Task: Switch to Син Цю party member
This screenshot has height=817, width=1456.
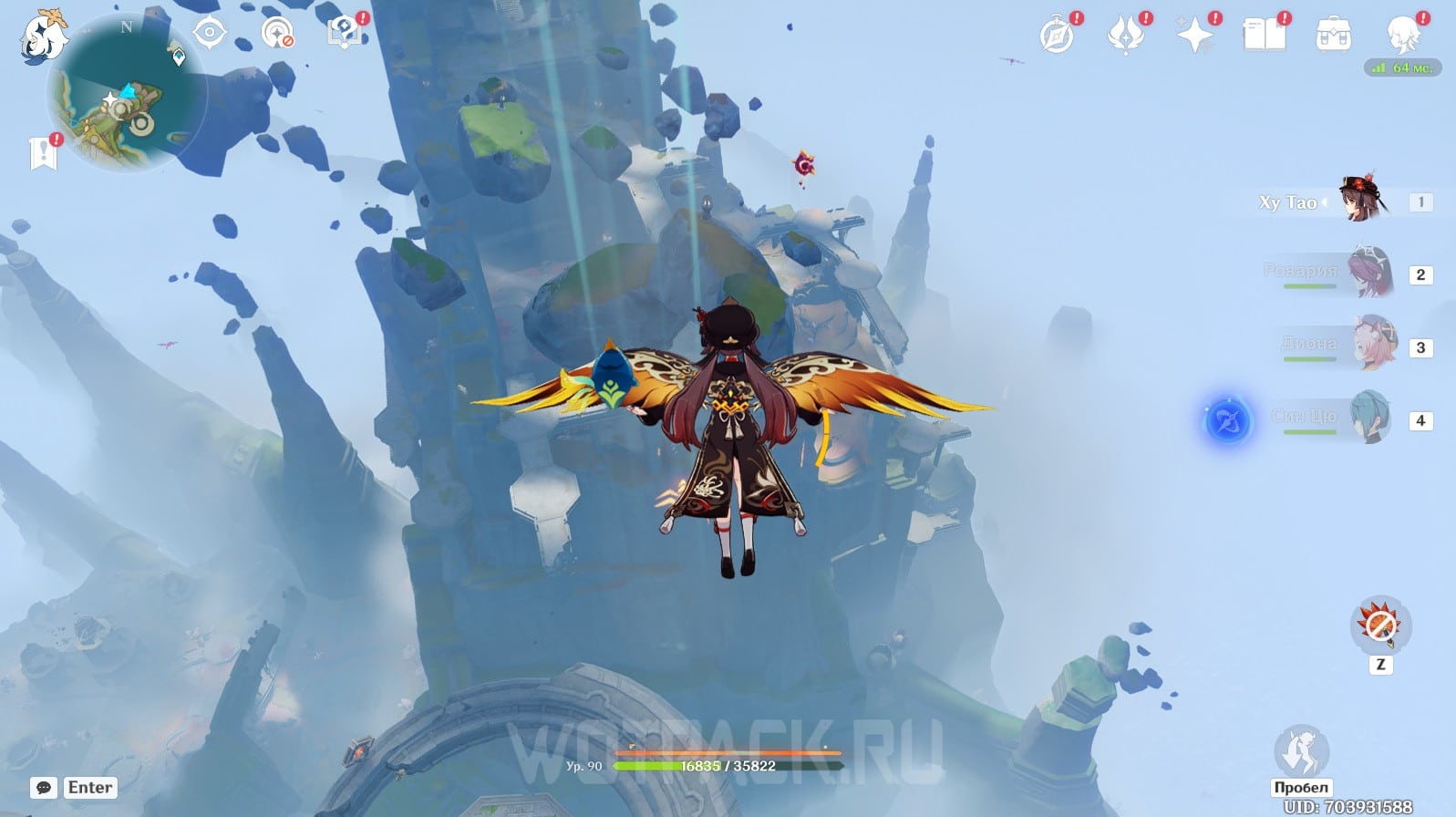Action: pyautogui.click(x=1369, y=419)
